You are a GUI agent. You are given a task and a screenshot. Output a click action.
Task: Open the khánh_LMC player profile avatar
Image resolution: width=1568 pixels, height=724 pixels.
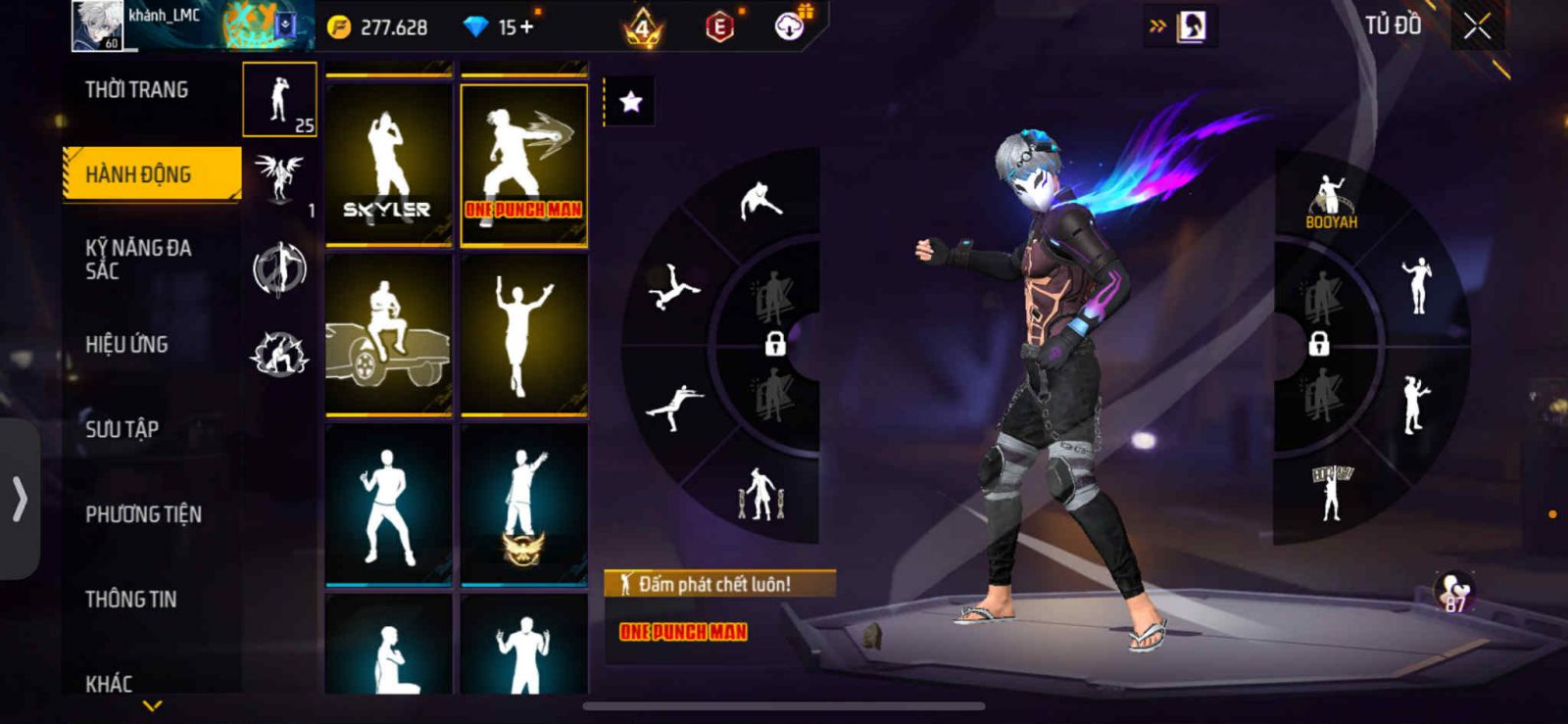point(97,25)
